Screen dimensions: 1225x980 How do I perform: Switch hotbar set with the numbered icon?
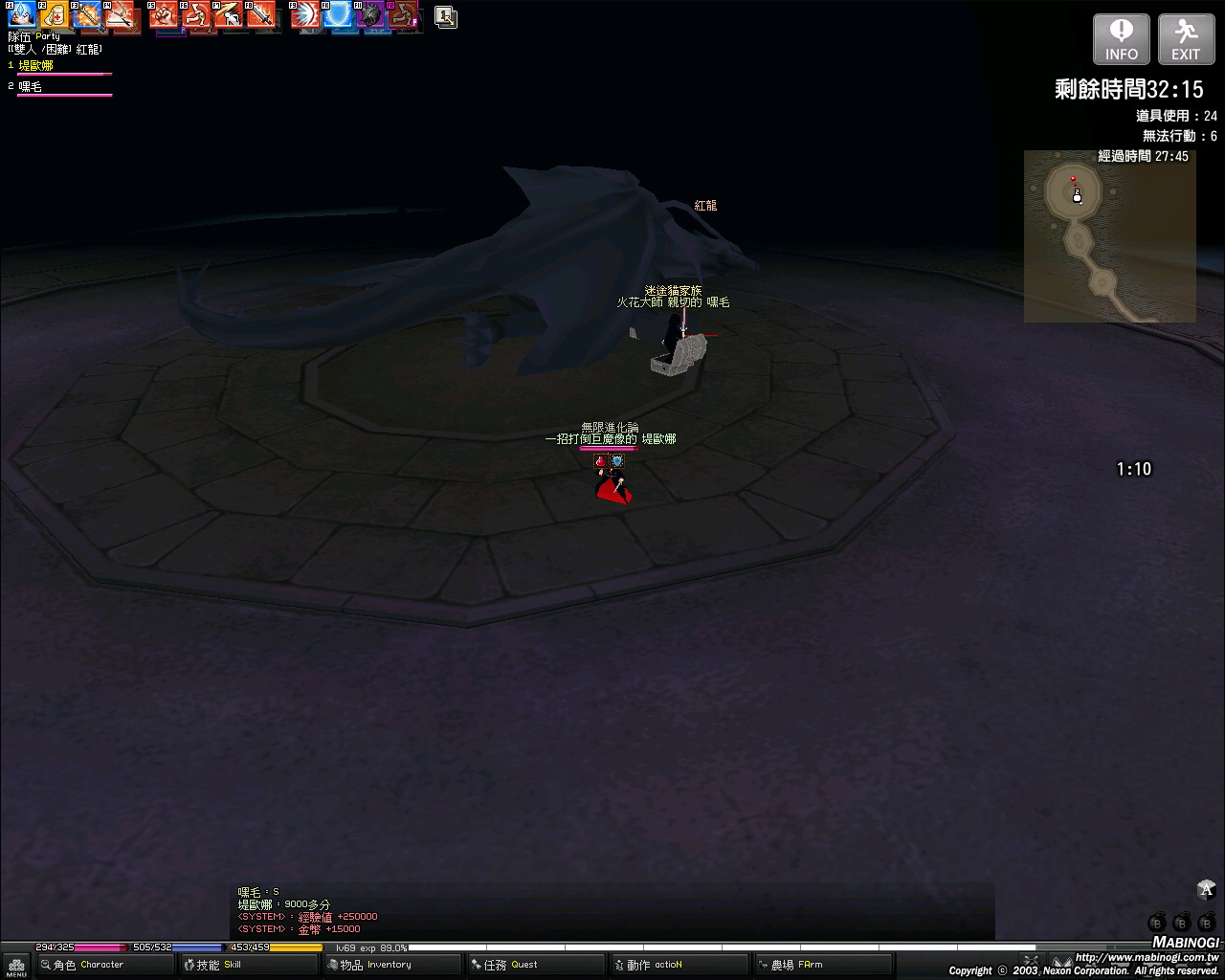[445, 16]
